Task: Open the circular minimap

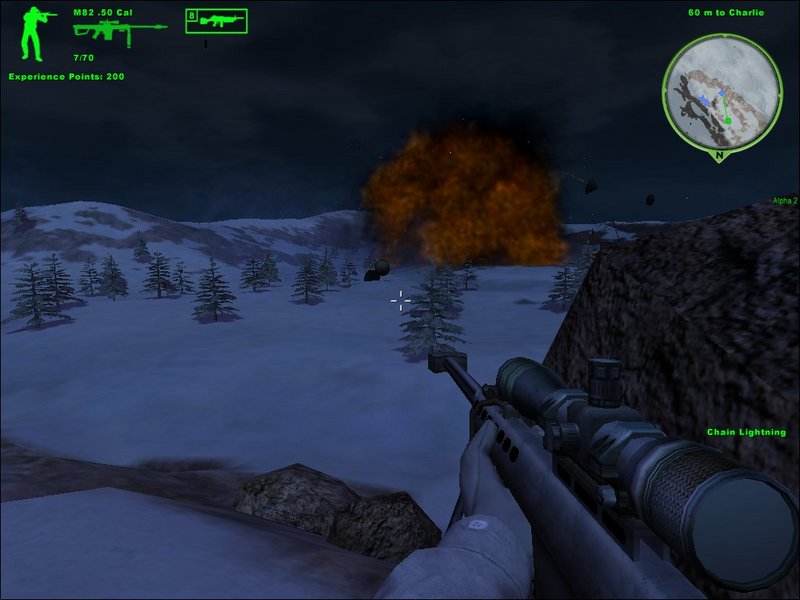Action: point(721,90)
